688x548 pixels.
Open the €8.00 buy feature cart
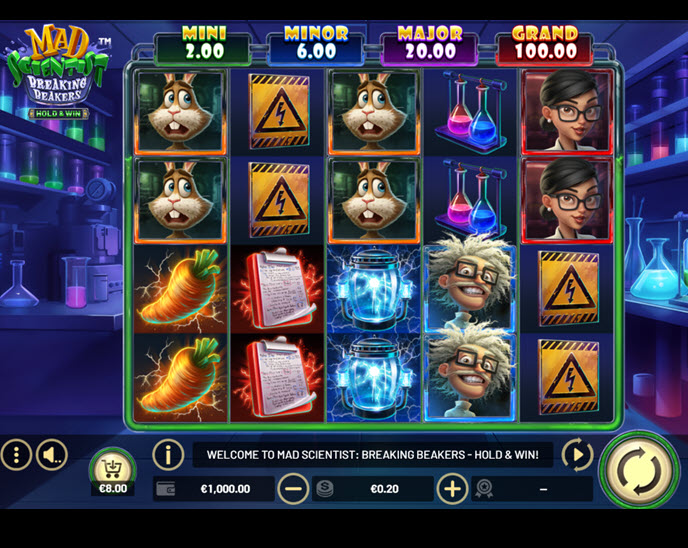pos(112,468)
